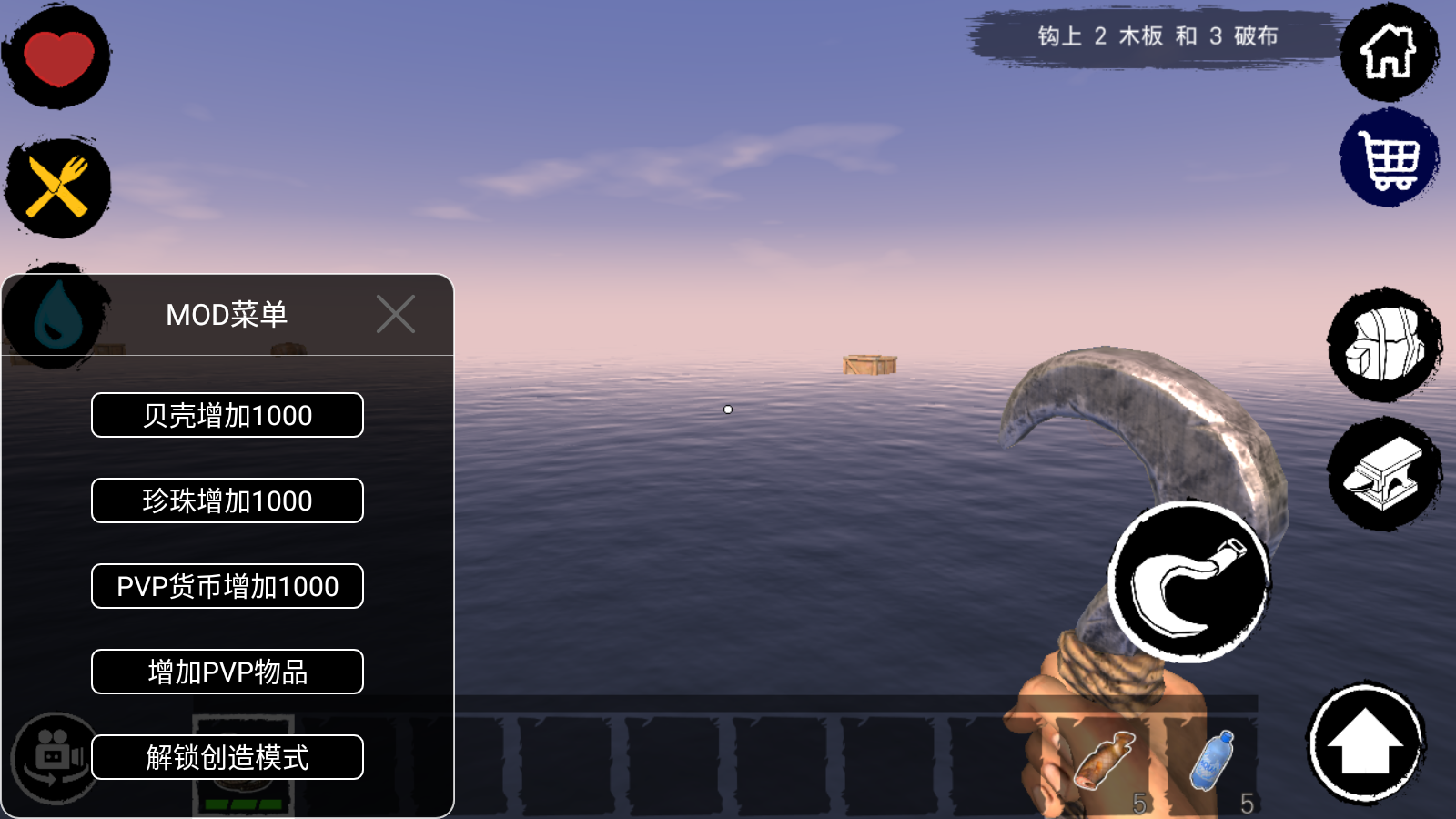Image resolution: width=1456 pixels, height=819 pixels.
Task: Tap the jump up-arrow button
Action: click(x=1365, y=743)
